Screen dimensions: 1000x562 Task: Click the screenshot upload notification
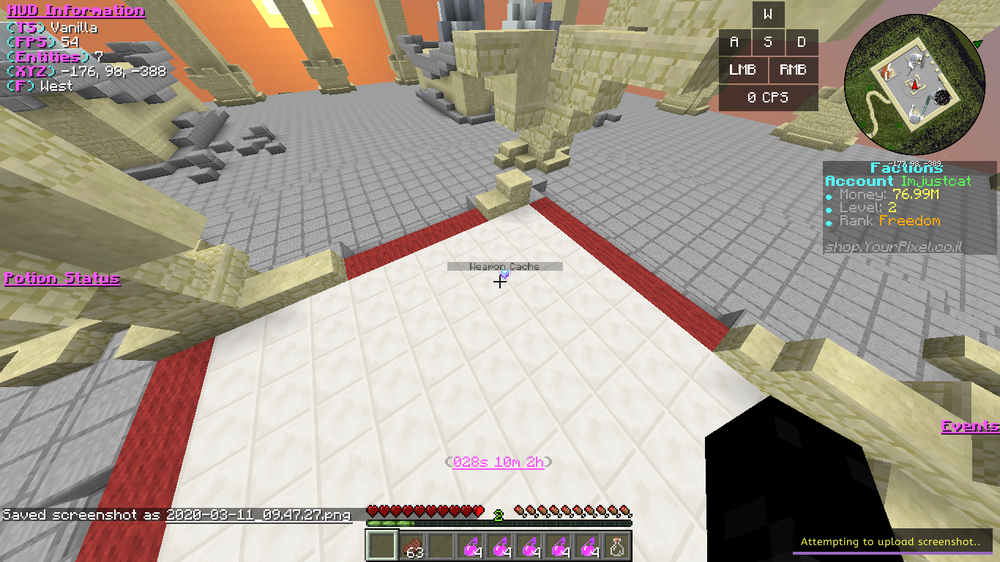[x=894, y=542]
